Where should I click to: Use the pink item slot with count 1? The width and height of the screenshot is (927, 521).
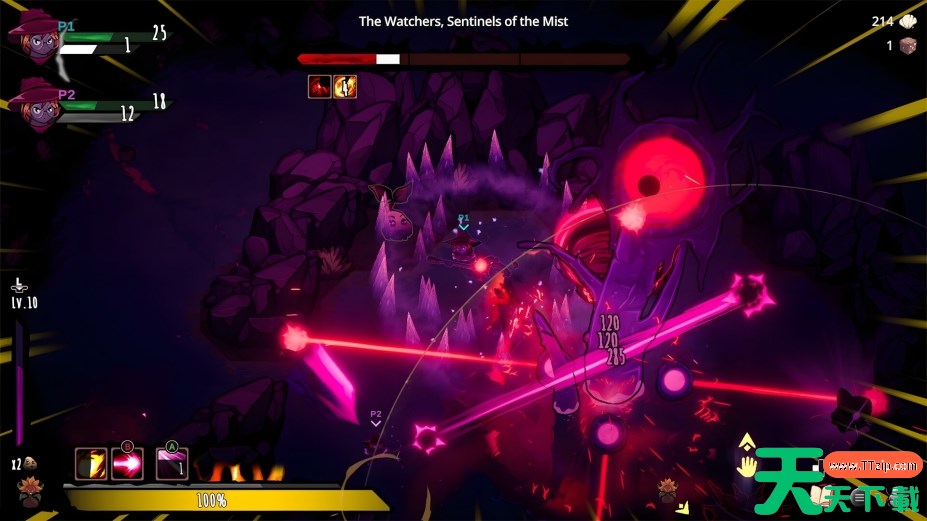point(172,464)
